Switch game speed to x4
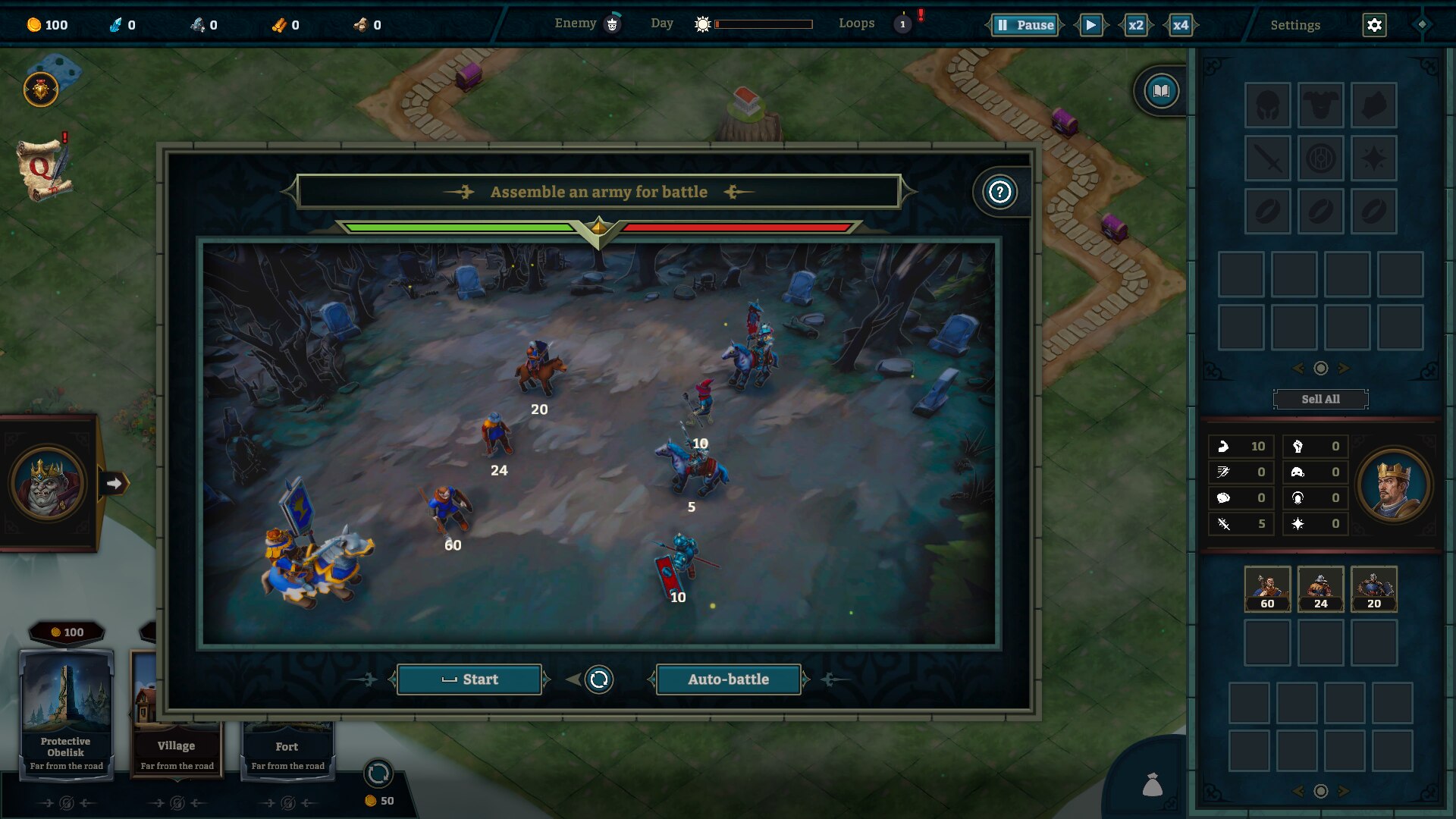 (1181, 25)
